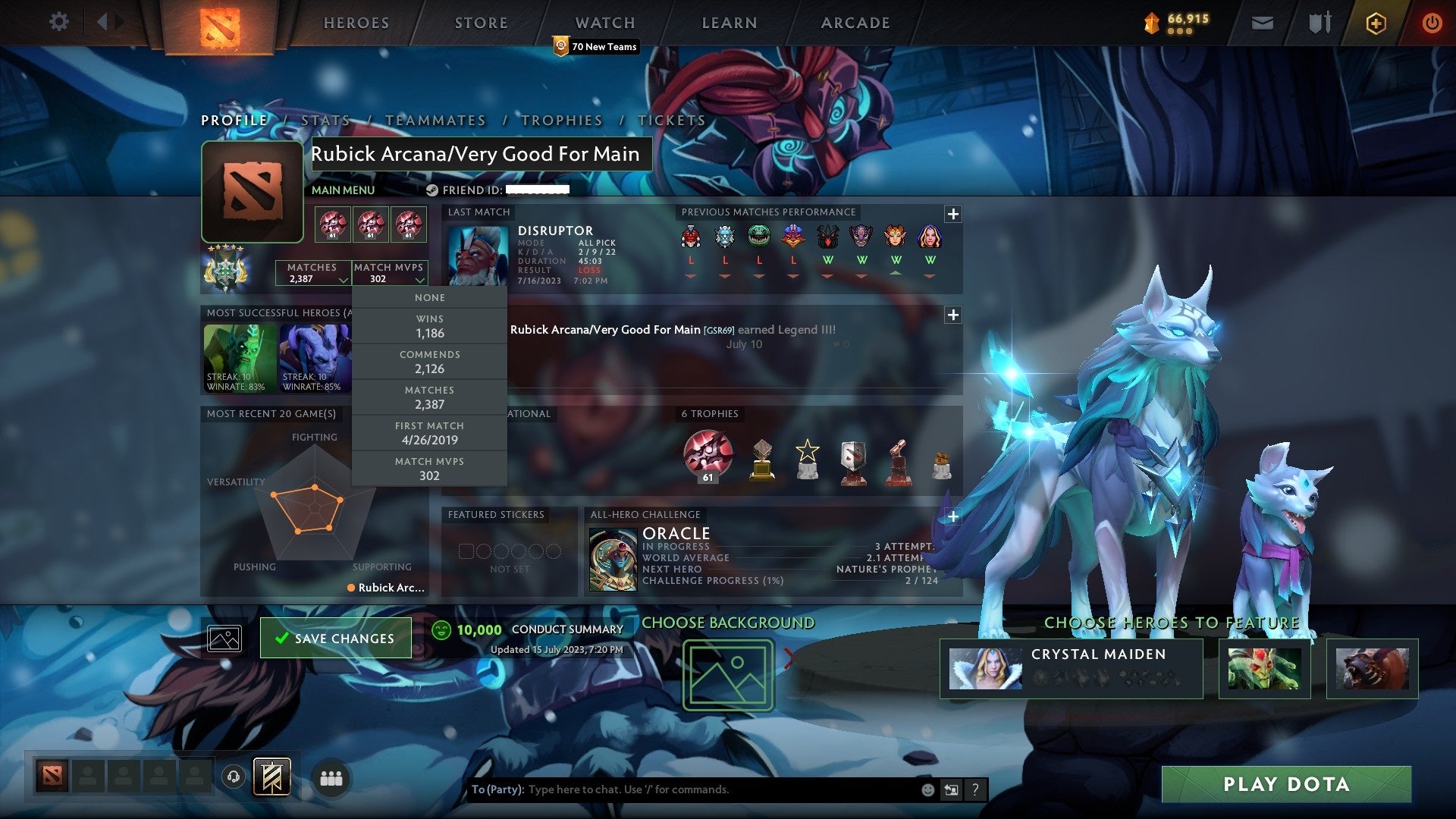
Task: Click the SAVE CHANGES button
Action: [x=335, y=638]
